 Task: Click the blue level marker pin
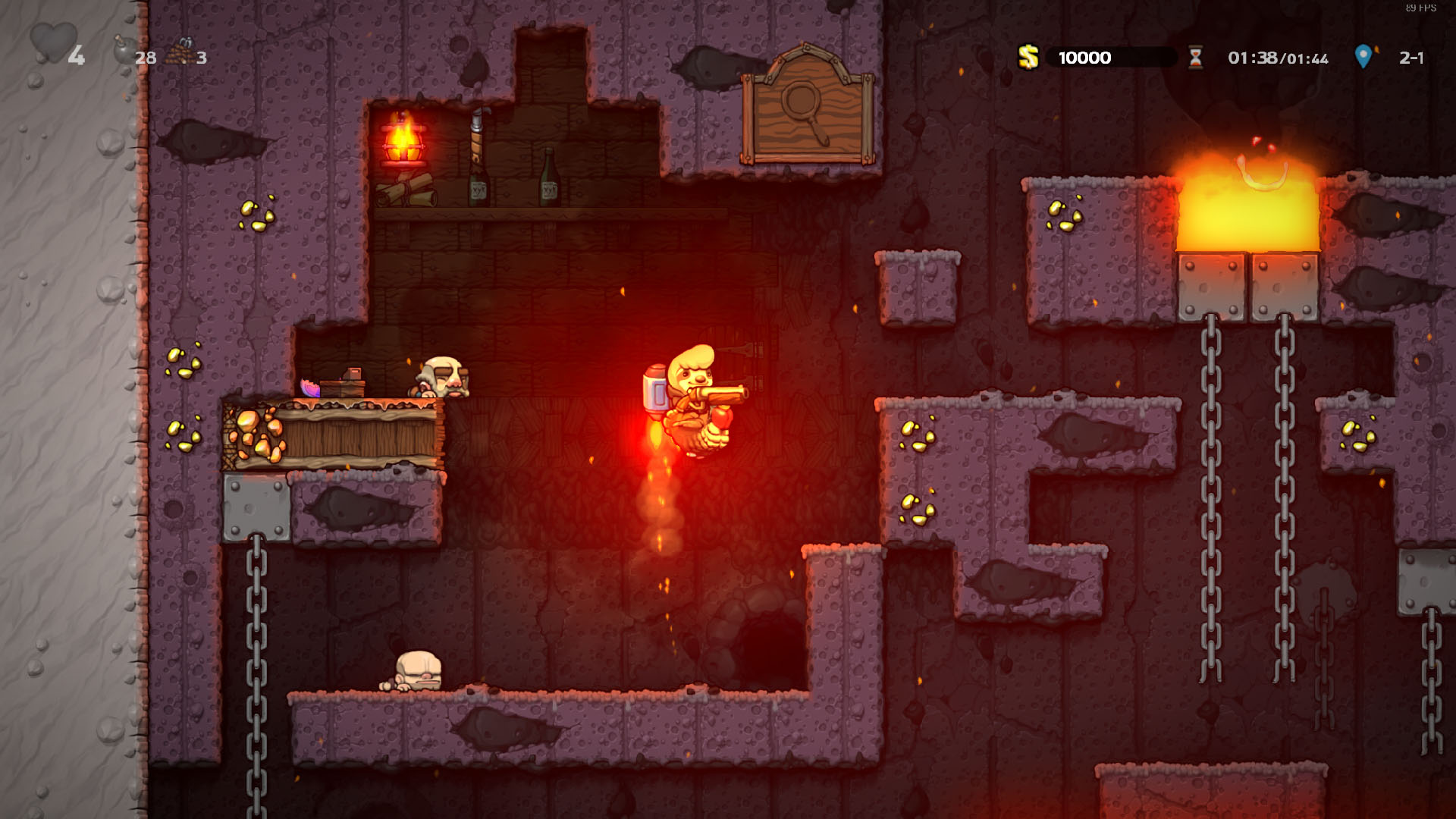[1363, 57]
